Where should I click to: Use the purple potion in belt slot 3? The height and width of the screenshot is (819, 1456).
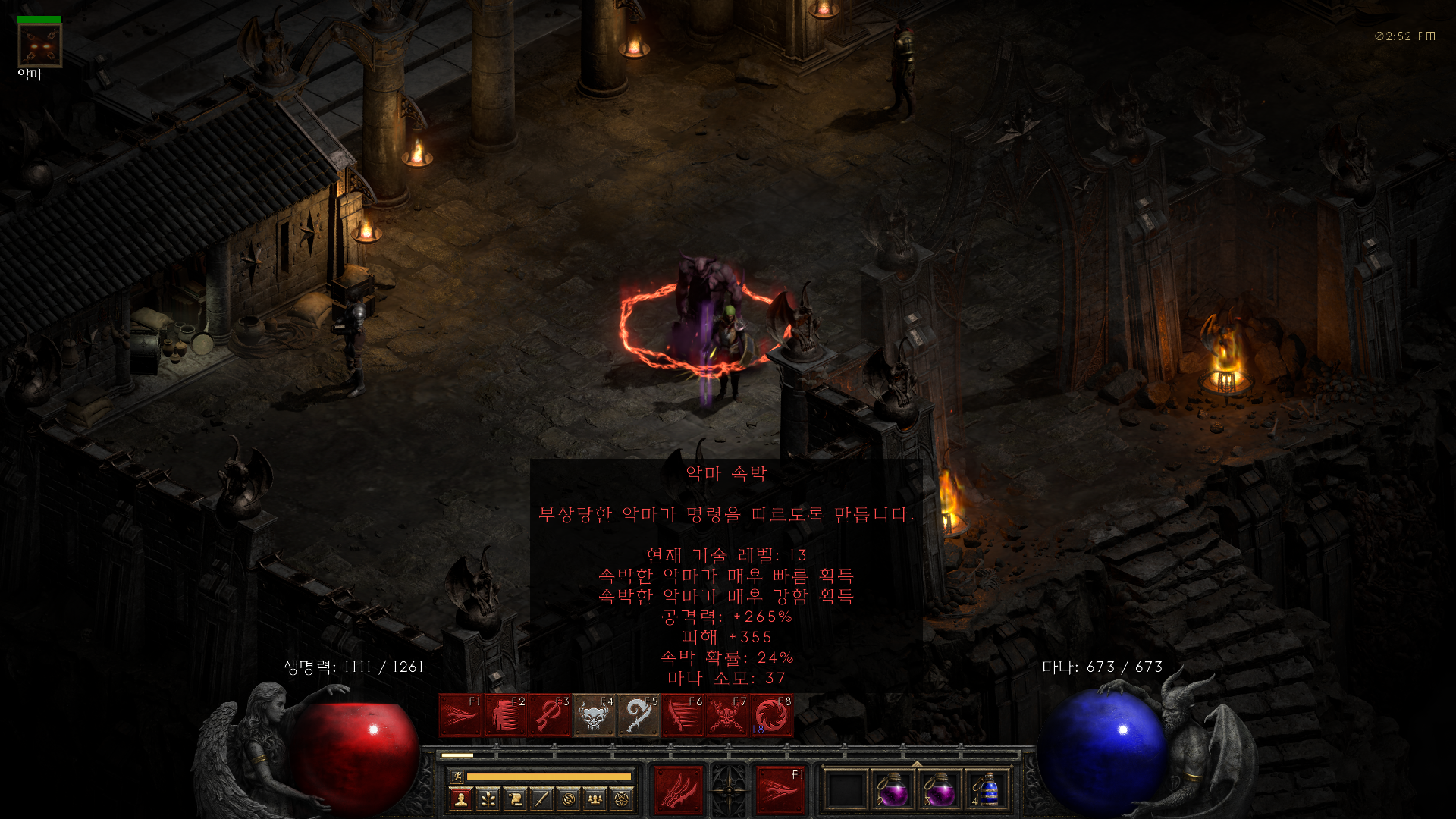click(x=940, y=791)
